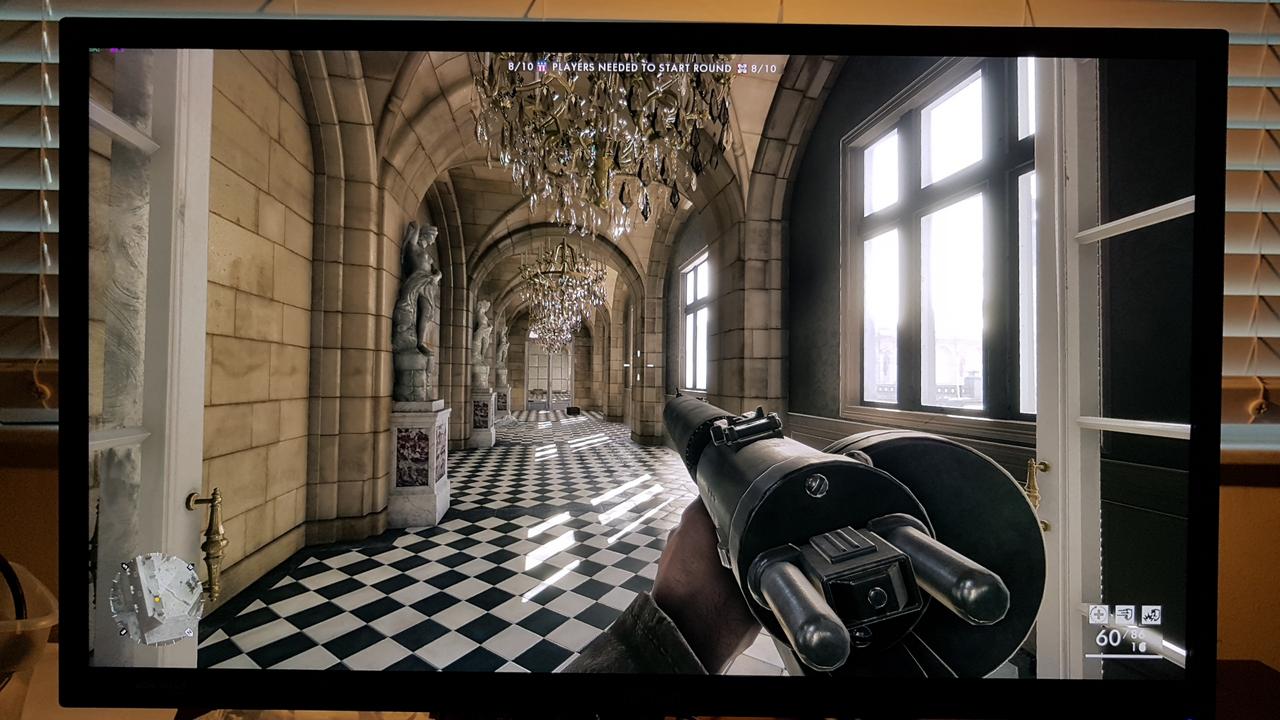
Task: Click the 86 reserve ammo number
Action: pyautogui.click(x=1136, y=634)
